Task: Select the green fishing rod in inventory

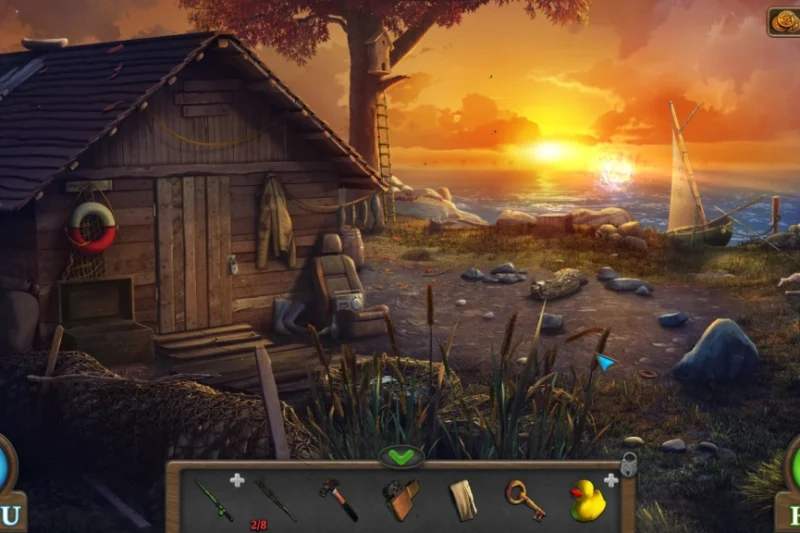Action: [213, 500]
